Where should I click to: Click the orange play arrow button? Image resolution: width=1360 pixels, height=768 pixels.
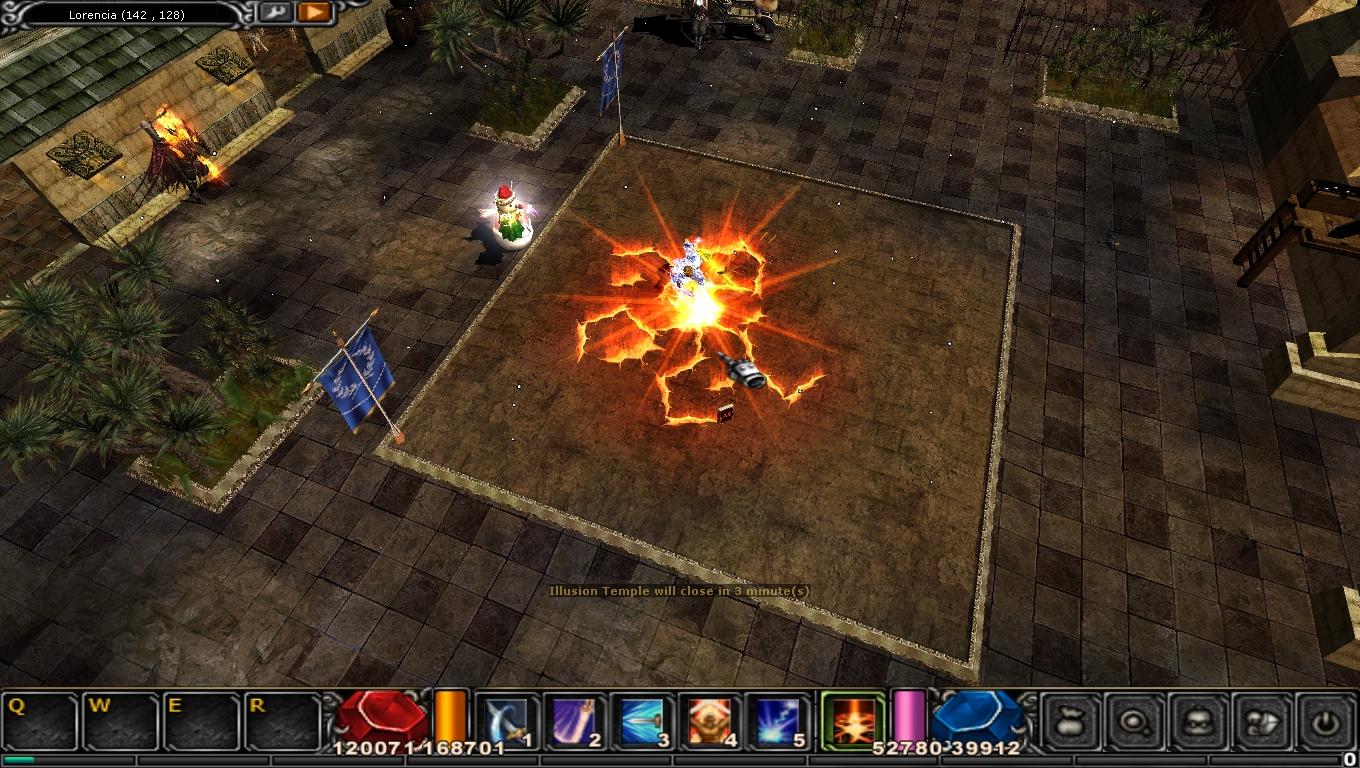click(x=314, y=13)
